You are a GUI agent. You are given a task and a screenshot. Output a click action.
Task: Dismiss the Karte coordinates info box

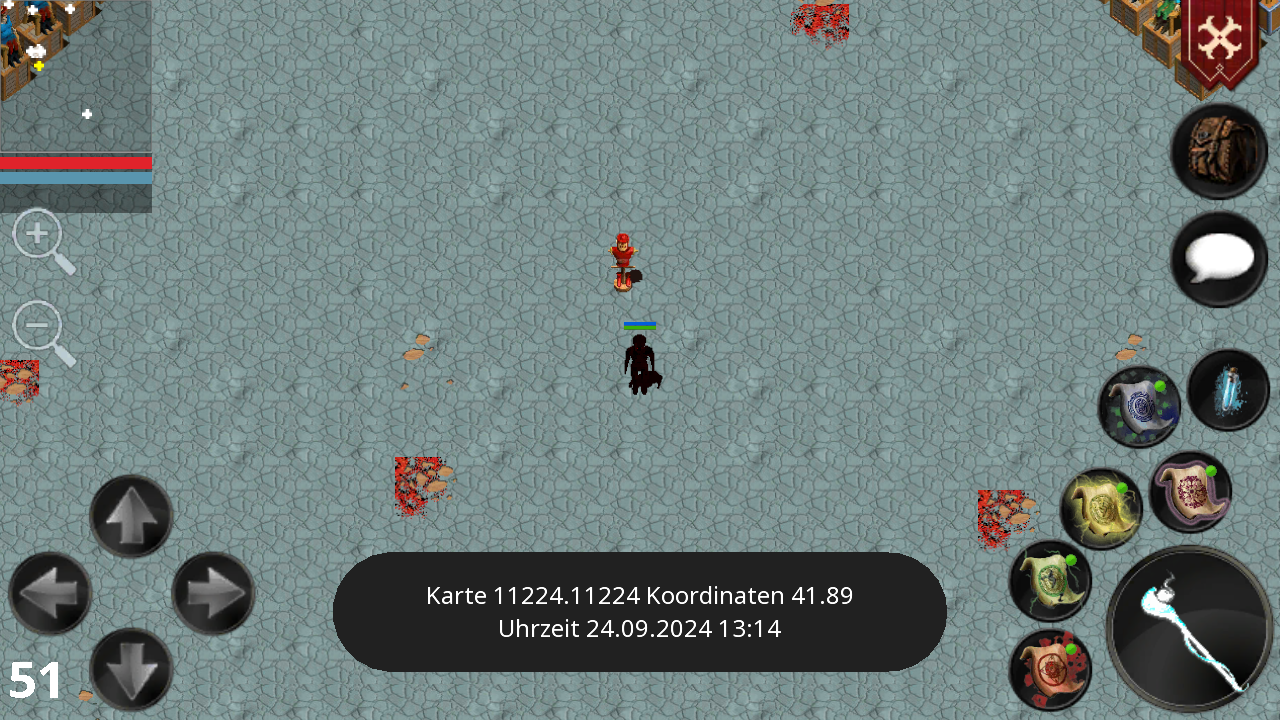coord(640,612)
